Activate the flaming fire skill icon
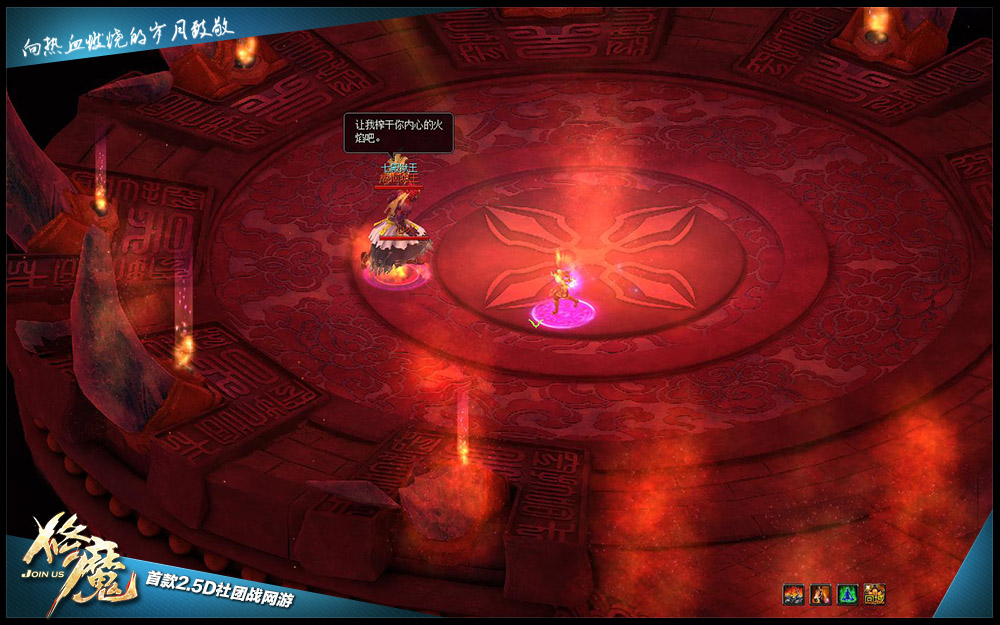 (793, 595)
